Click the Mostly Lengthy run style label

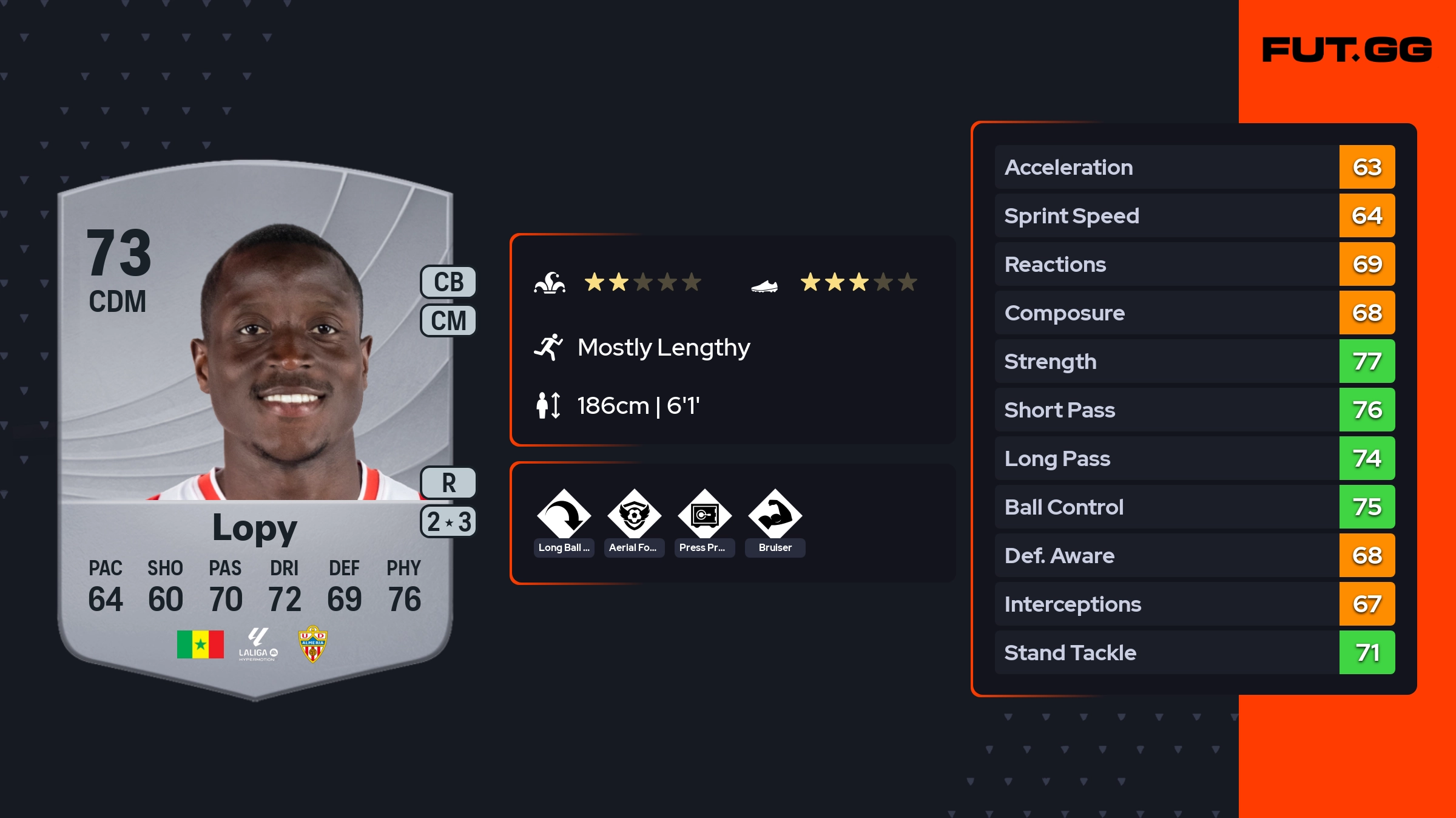(x=663, y=347)
